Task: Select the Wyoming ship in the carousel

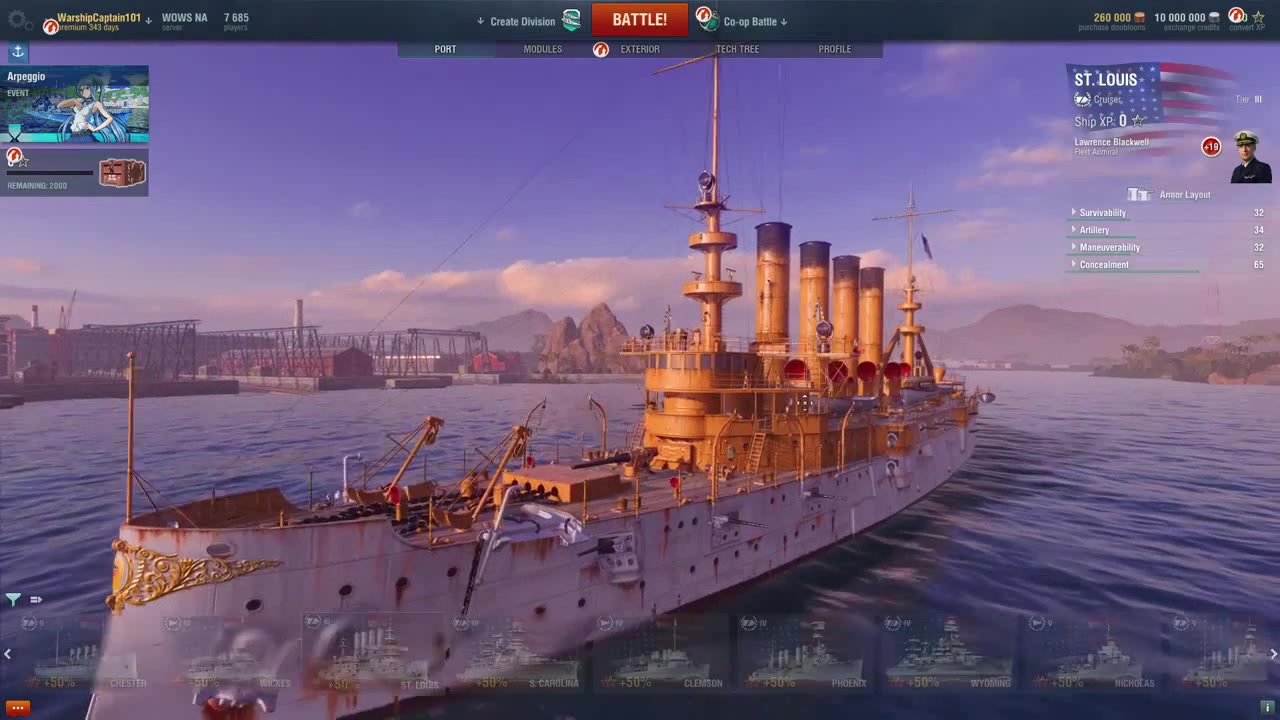Action: pos(951,655)
